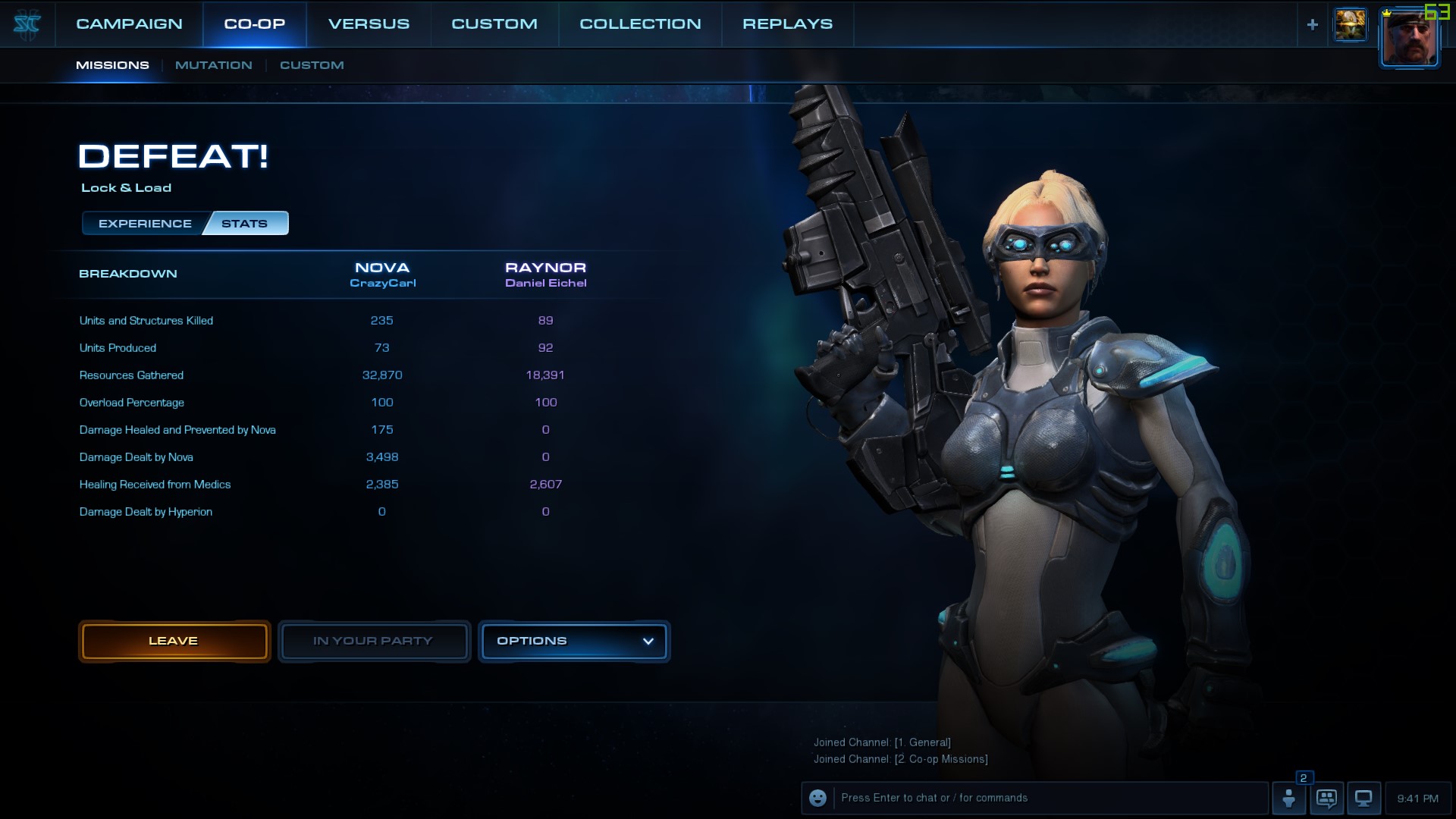1456x819 pixels.
Task: Switch to the Missions sub-tab
Action: click(112, 65)
